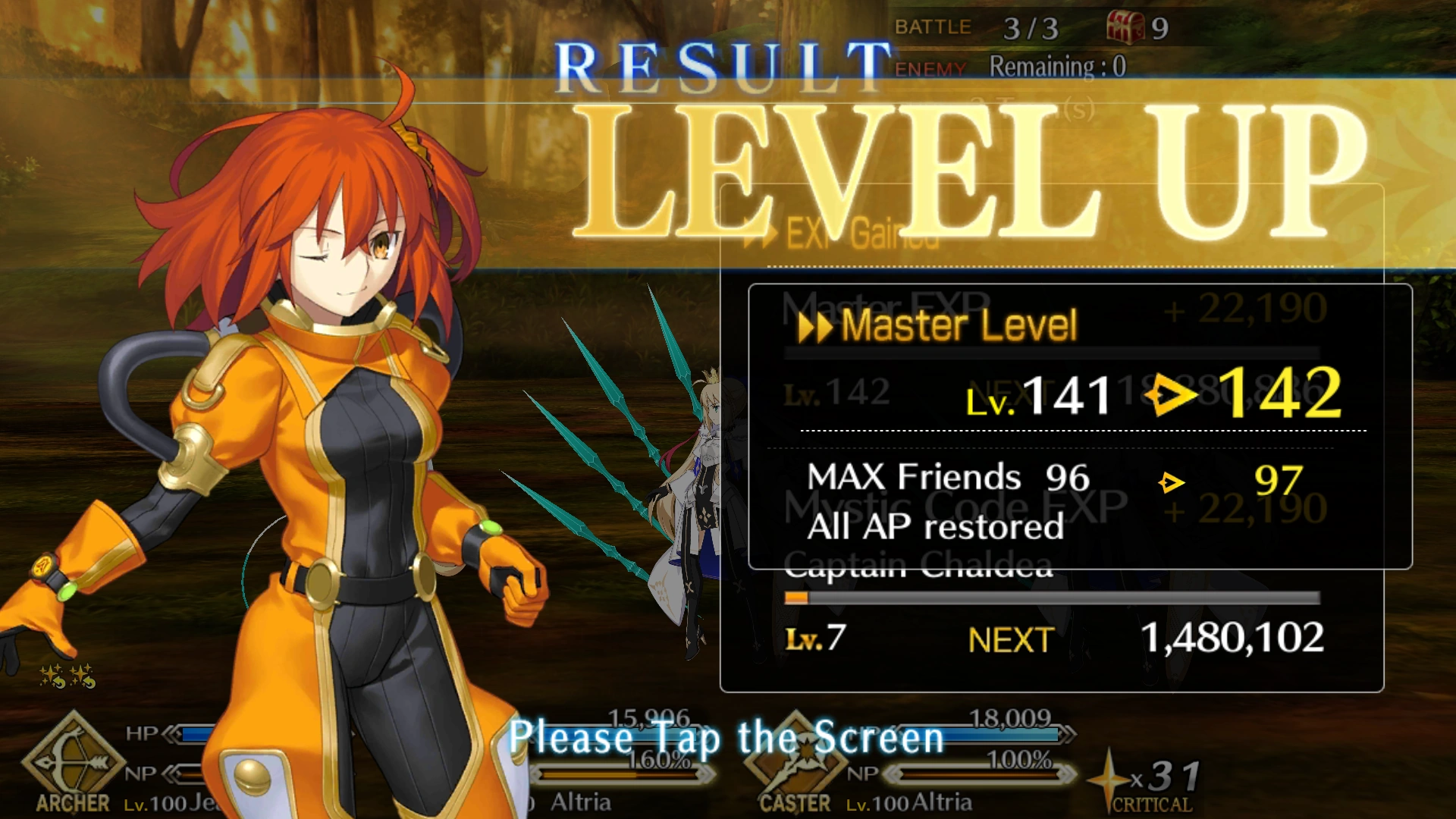The height and width of the screenshot is (819, 1456).
Task: Click the Please Tap the Screen text
Action: coord(728,738)
